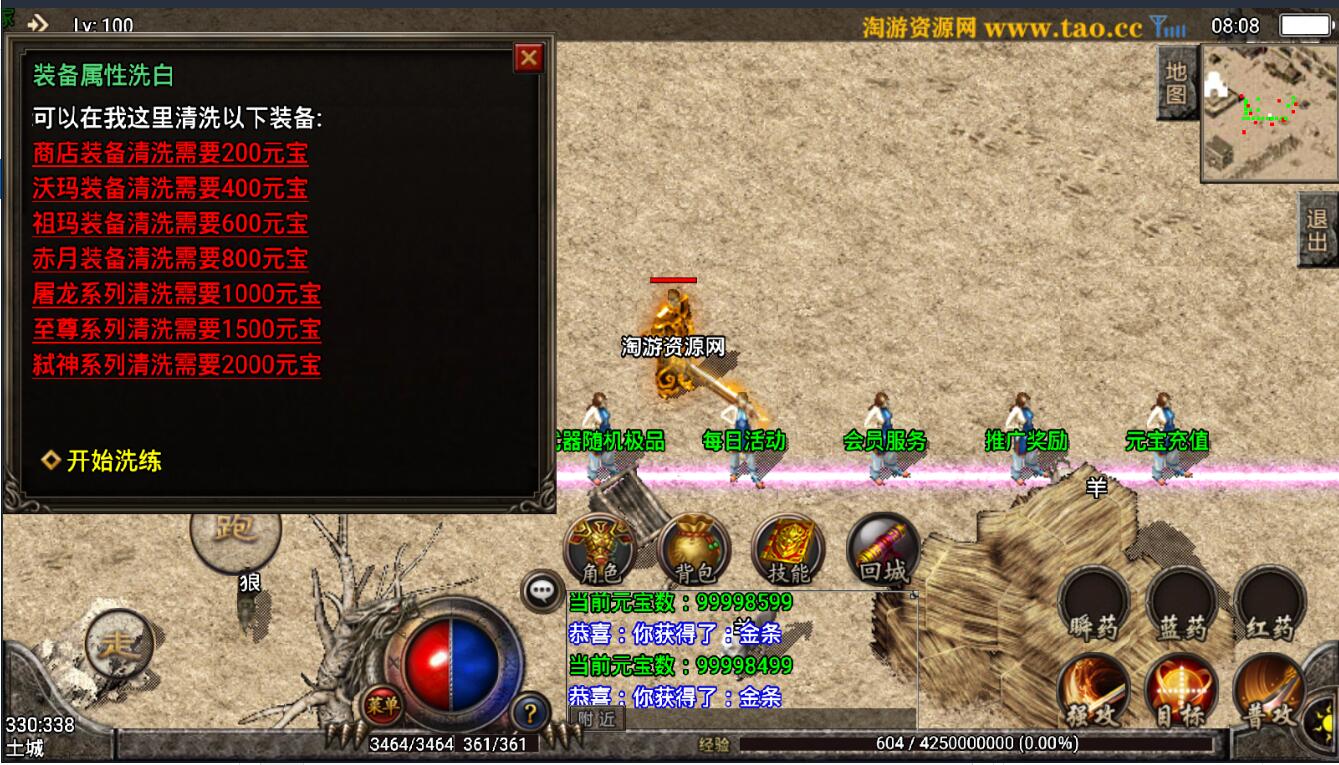
Task: Choose shop equipment wash for 200 yuanbao
Action: pyautogui.click(x=170, y=154)
